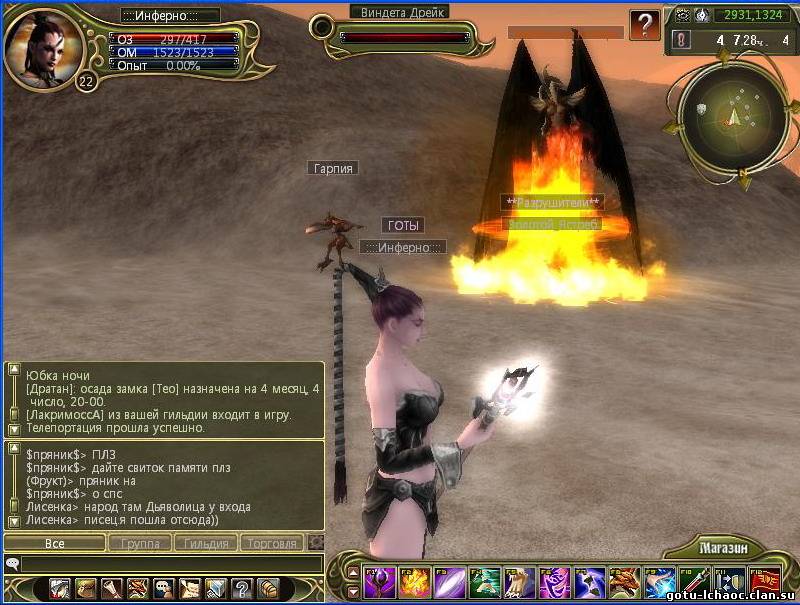The image size is (800, 605).
Task: Click the eye icon above the minimap
Action: [x=683, y=15]
